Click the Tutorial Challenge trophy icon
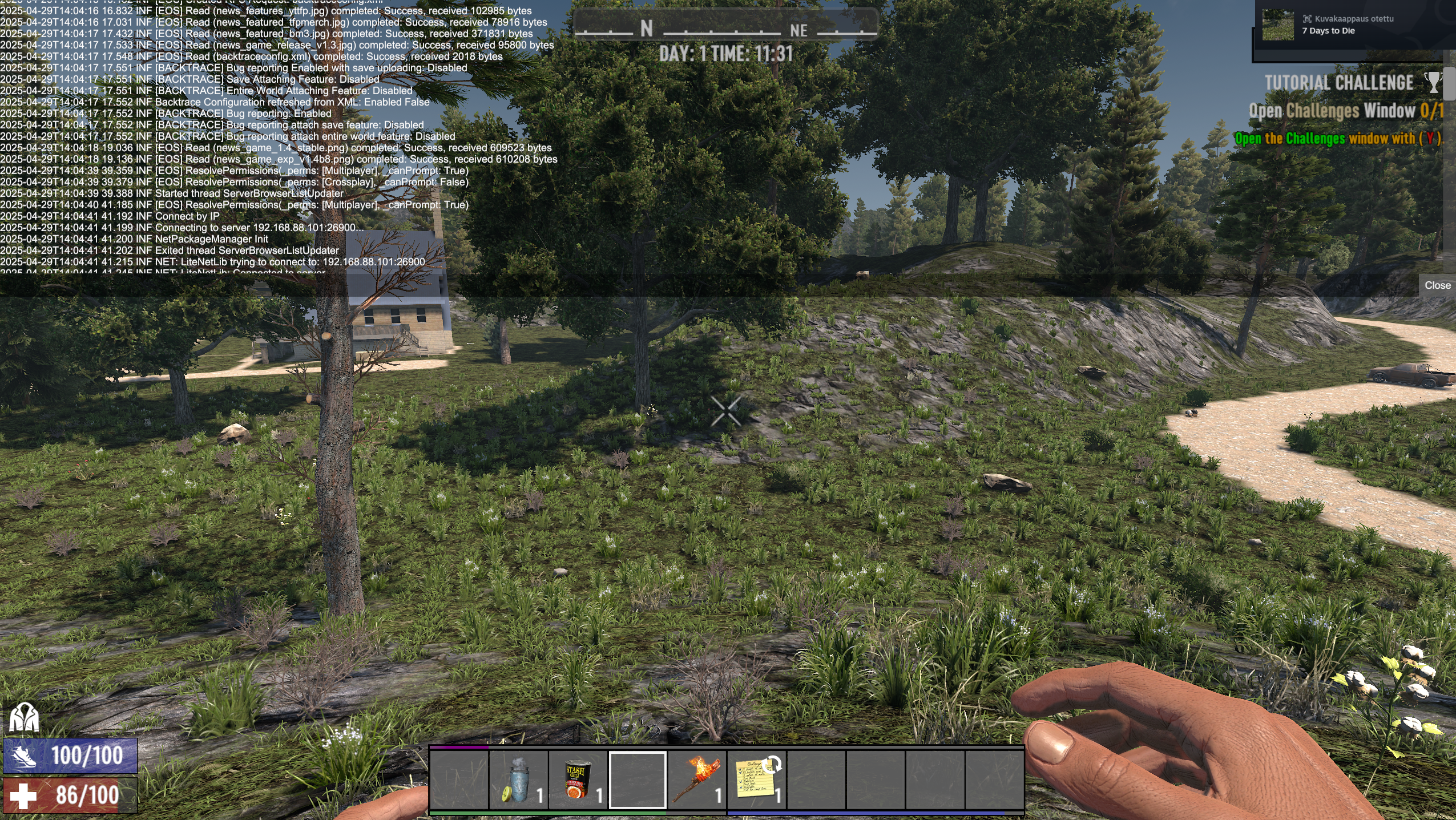 [1433, 83]
